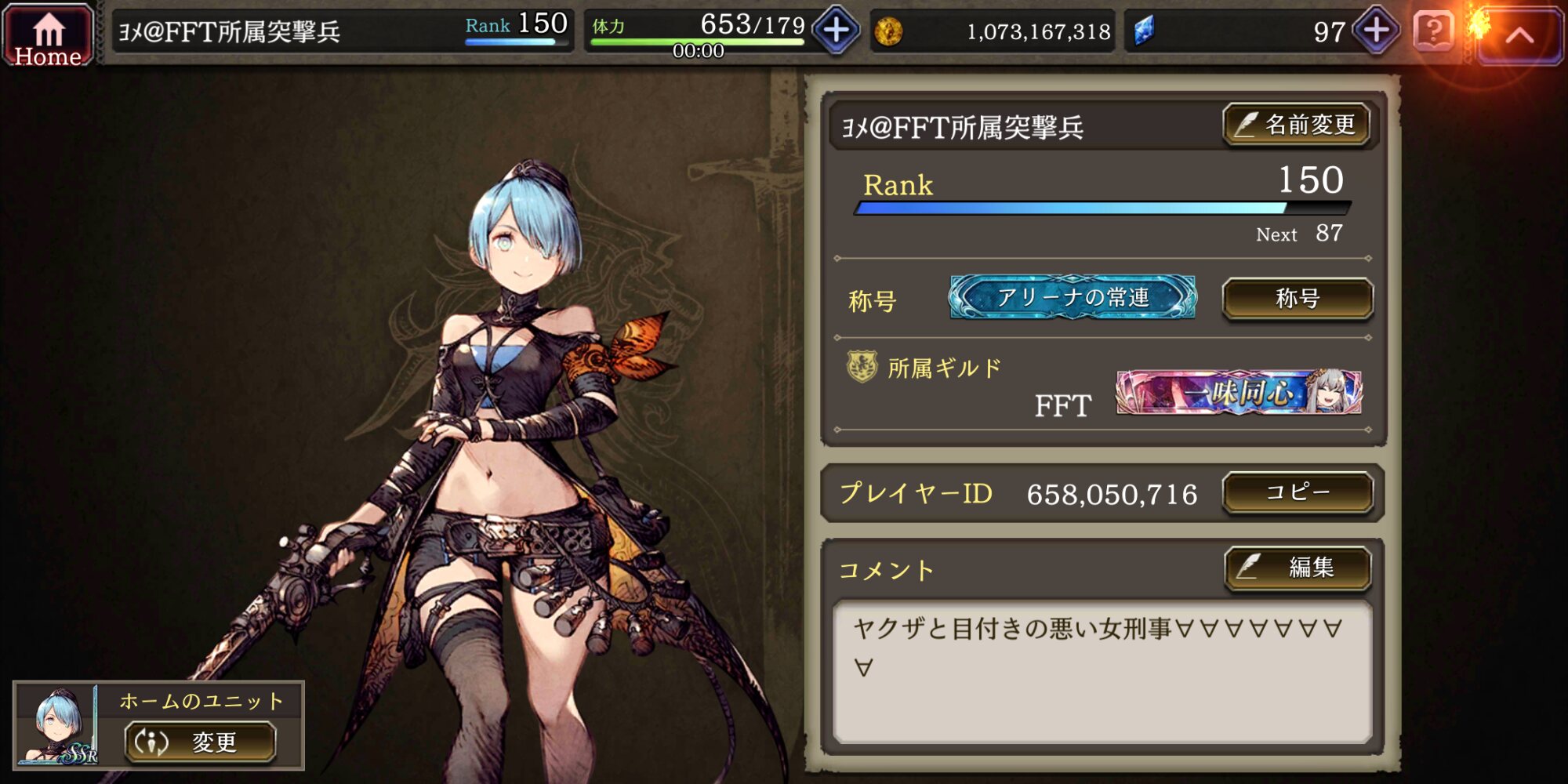Return to the Home screen
This screenshot has width=1568, height=784.
pyautogui.click(x=48, y=36)
